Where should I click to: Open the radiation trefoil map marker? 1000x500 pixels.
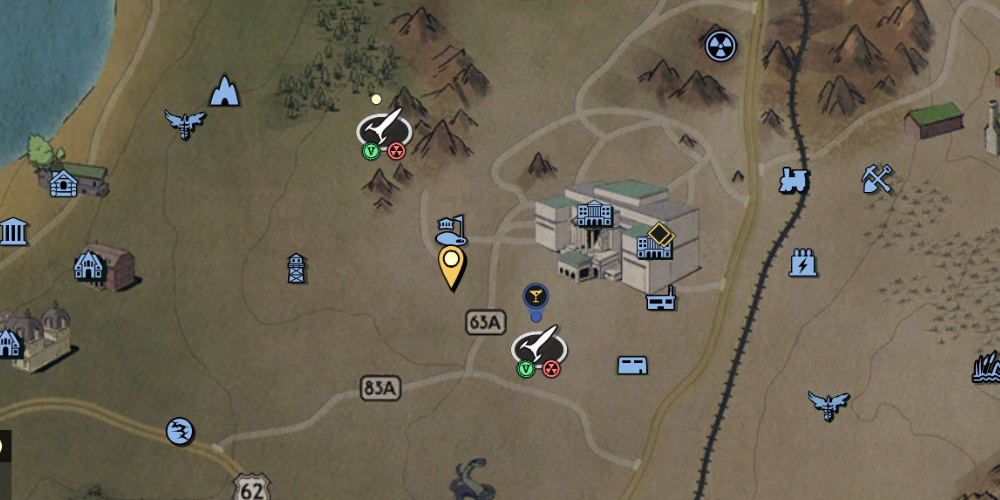pyautogui.click(x=720, y=45)
